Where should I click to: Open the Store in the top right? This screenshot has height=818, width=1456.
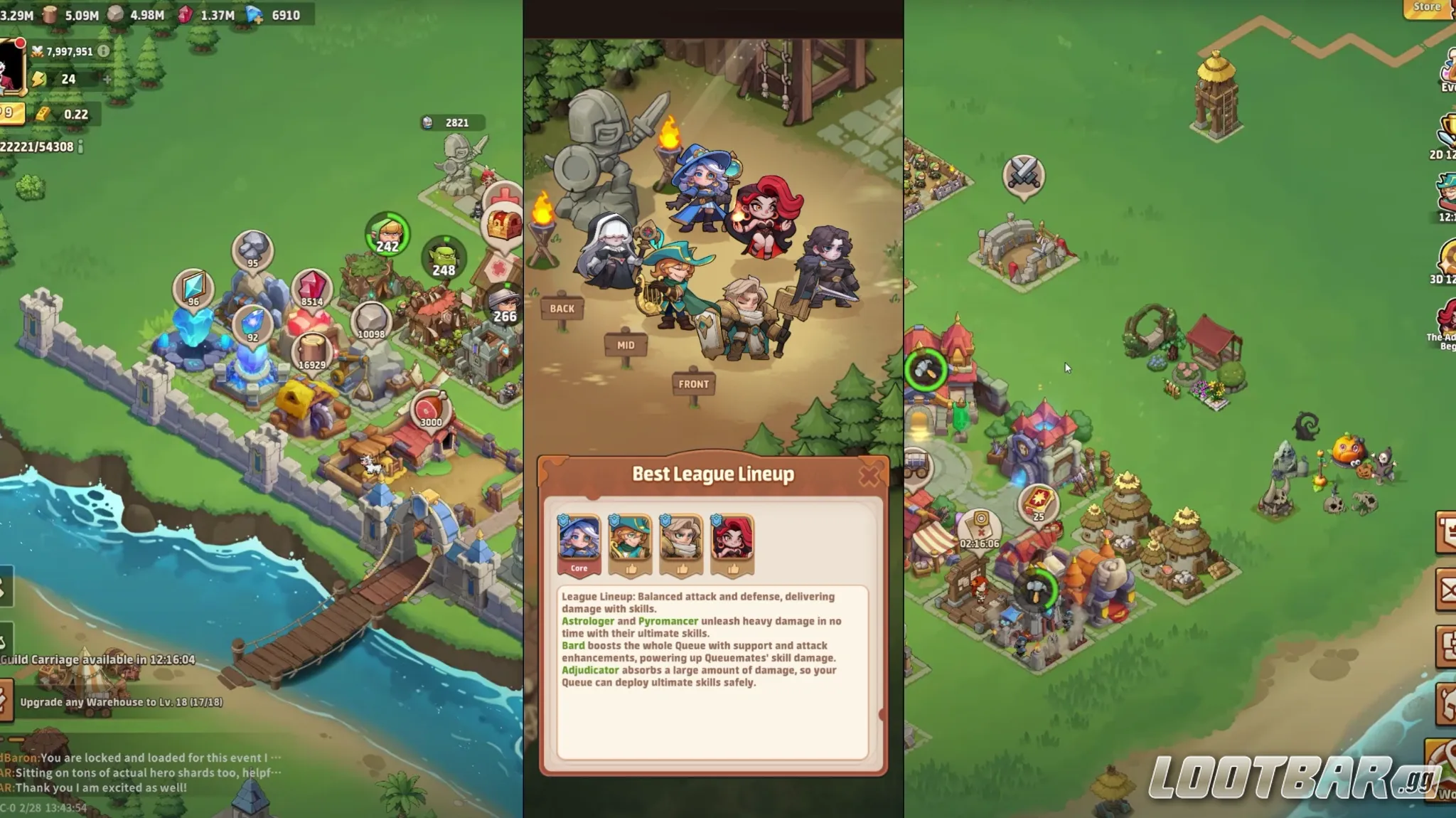1425,6
